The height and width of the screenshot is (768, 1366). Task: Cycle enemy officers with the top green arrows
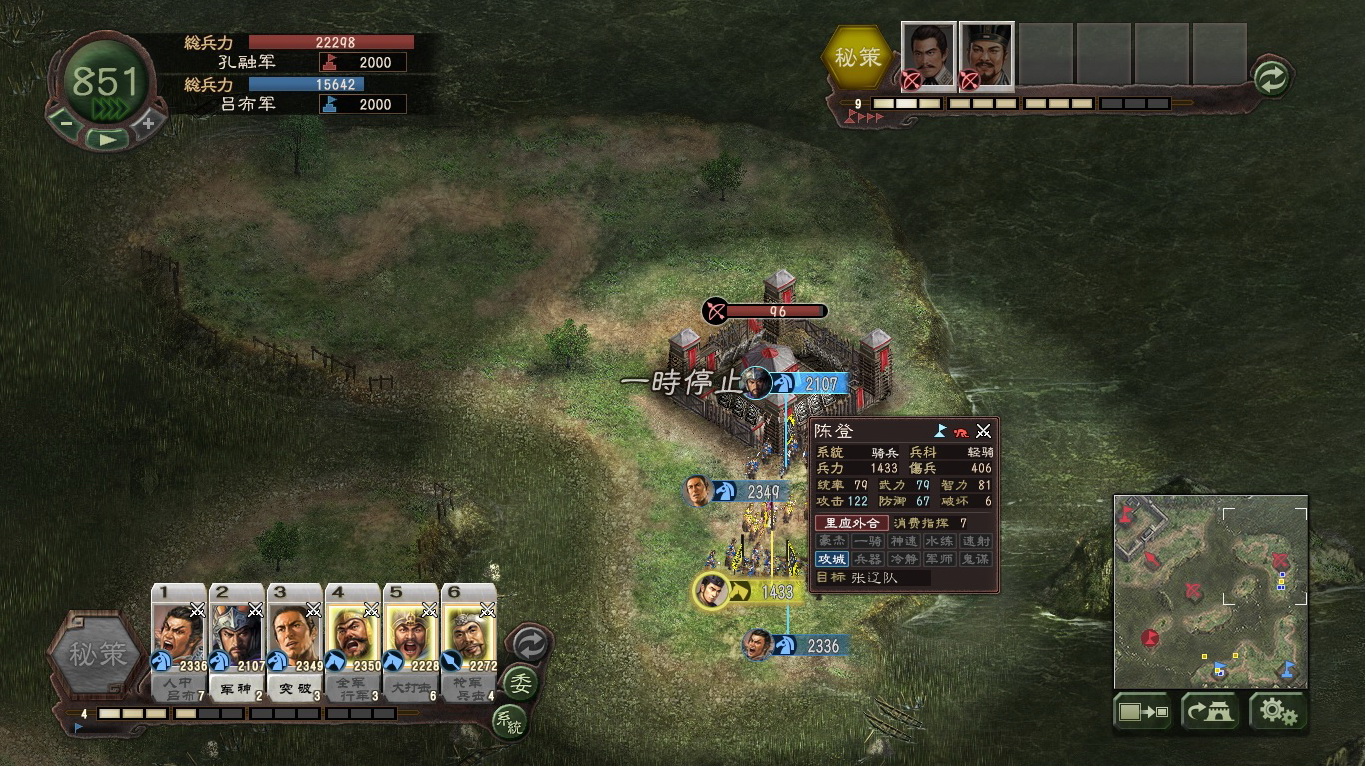tap(1271, 78)
